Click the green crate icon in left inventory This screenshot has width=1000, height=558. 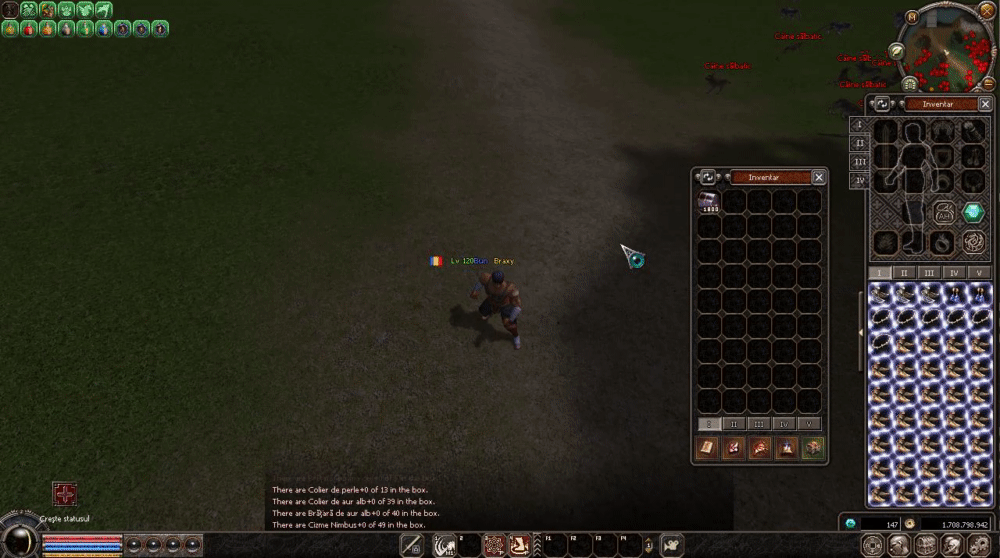tap(812, 448)
